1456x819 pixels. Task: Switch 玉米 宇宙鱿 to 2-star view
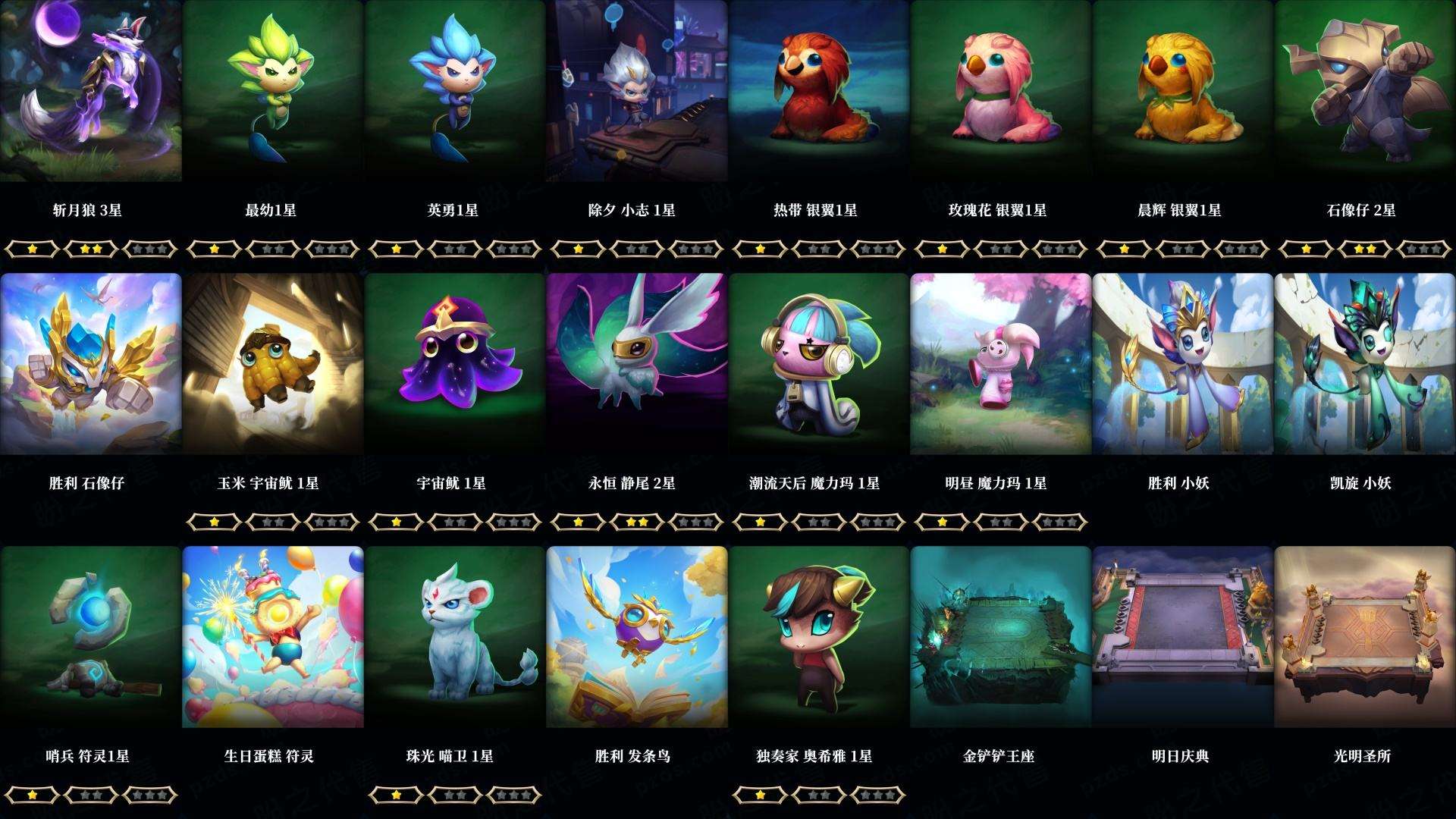273,522
